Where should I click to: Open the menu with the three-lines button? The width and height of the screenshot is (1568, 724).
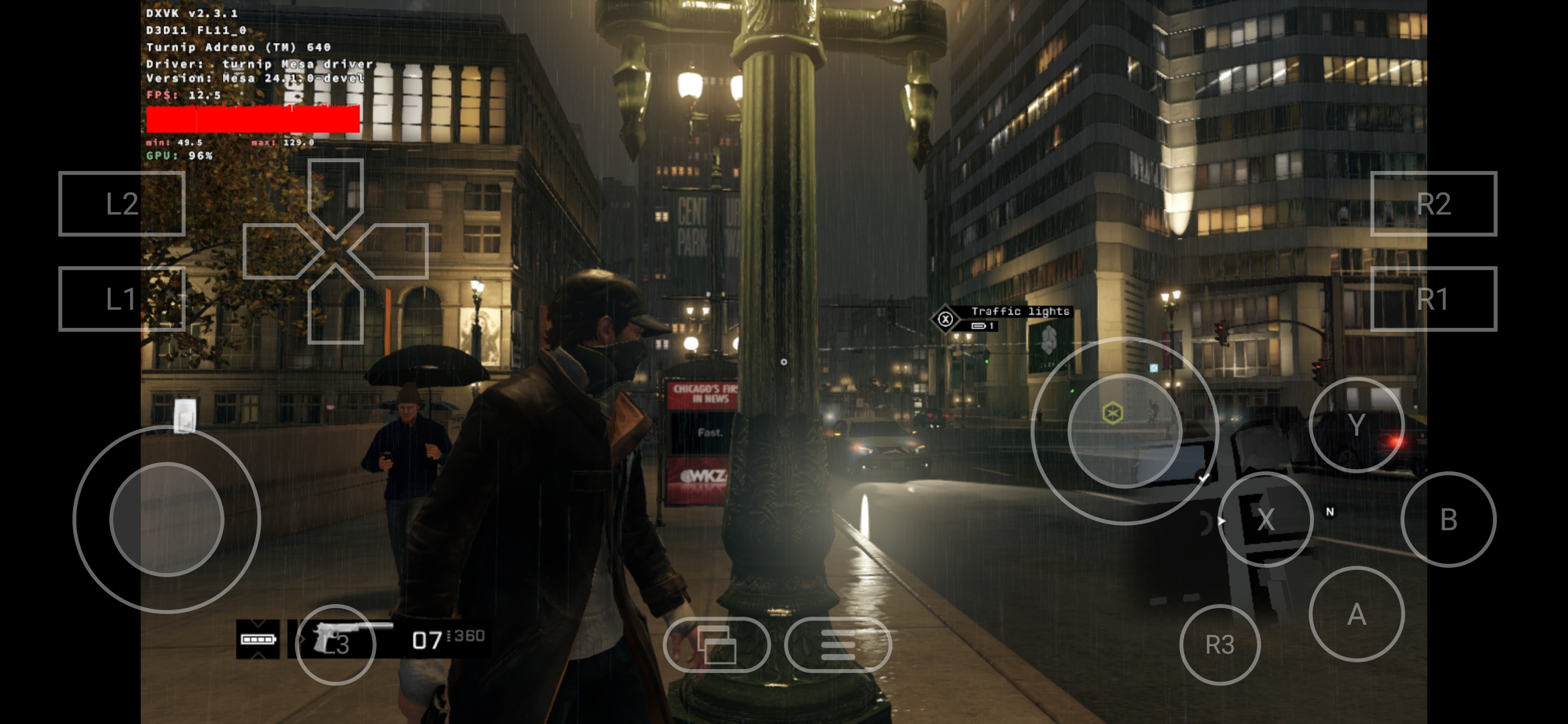click(838, 645)
